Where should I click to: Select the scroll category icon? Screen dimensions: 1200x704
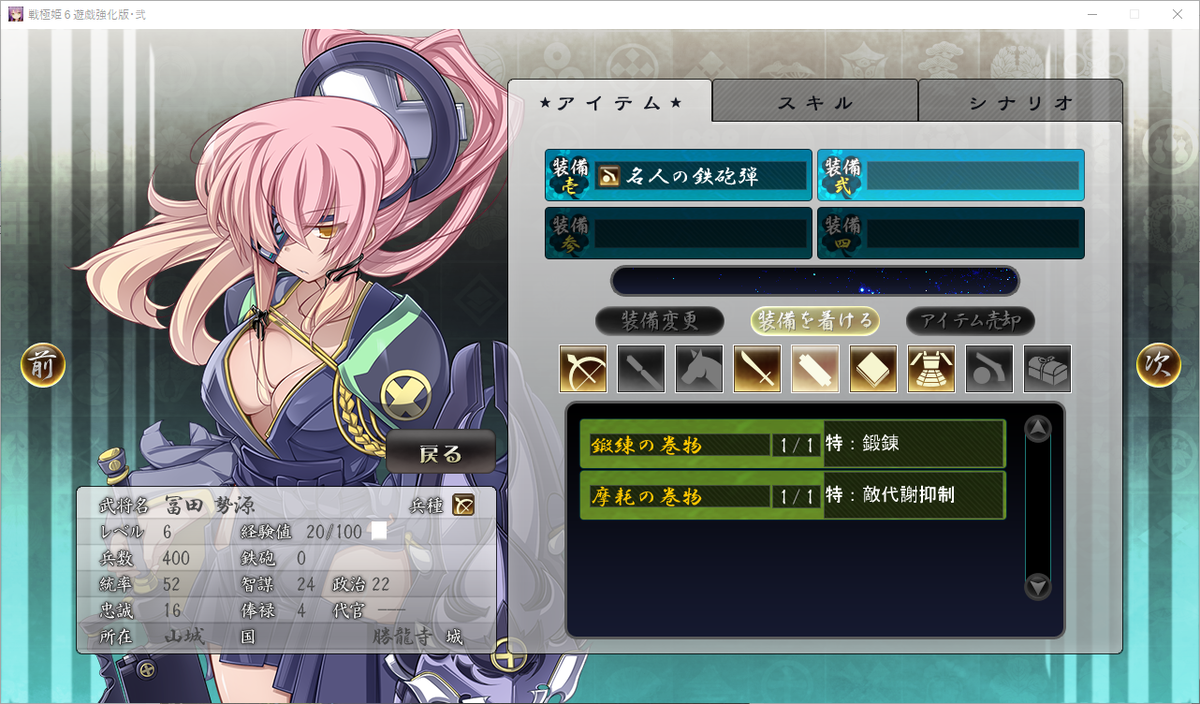(x=815, y=369)
